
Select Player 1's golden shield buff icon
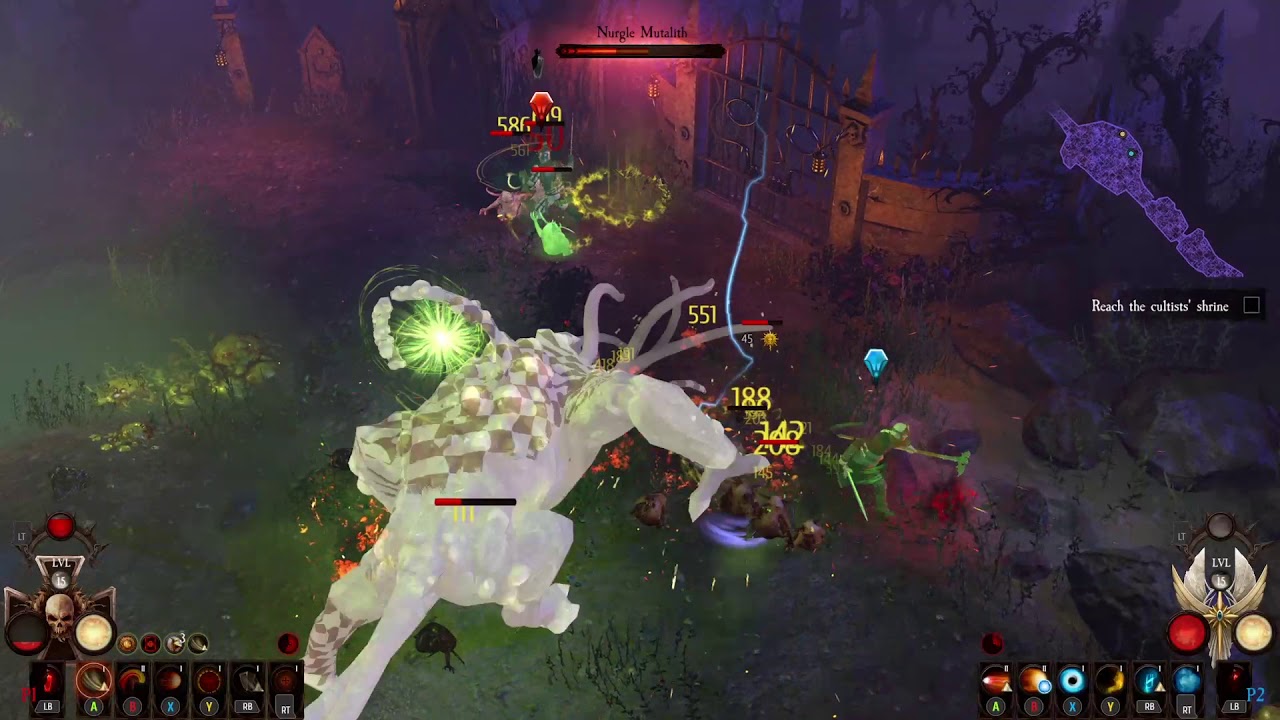pyautogui.click(x=127, y=644)
